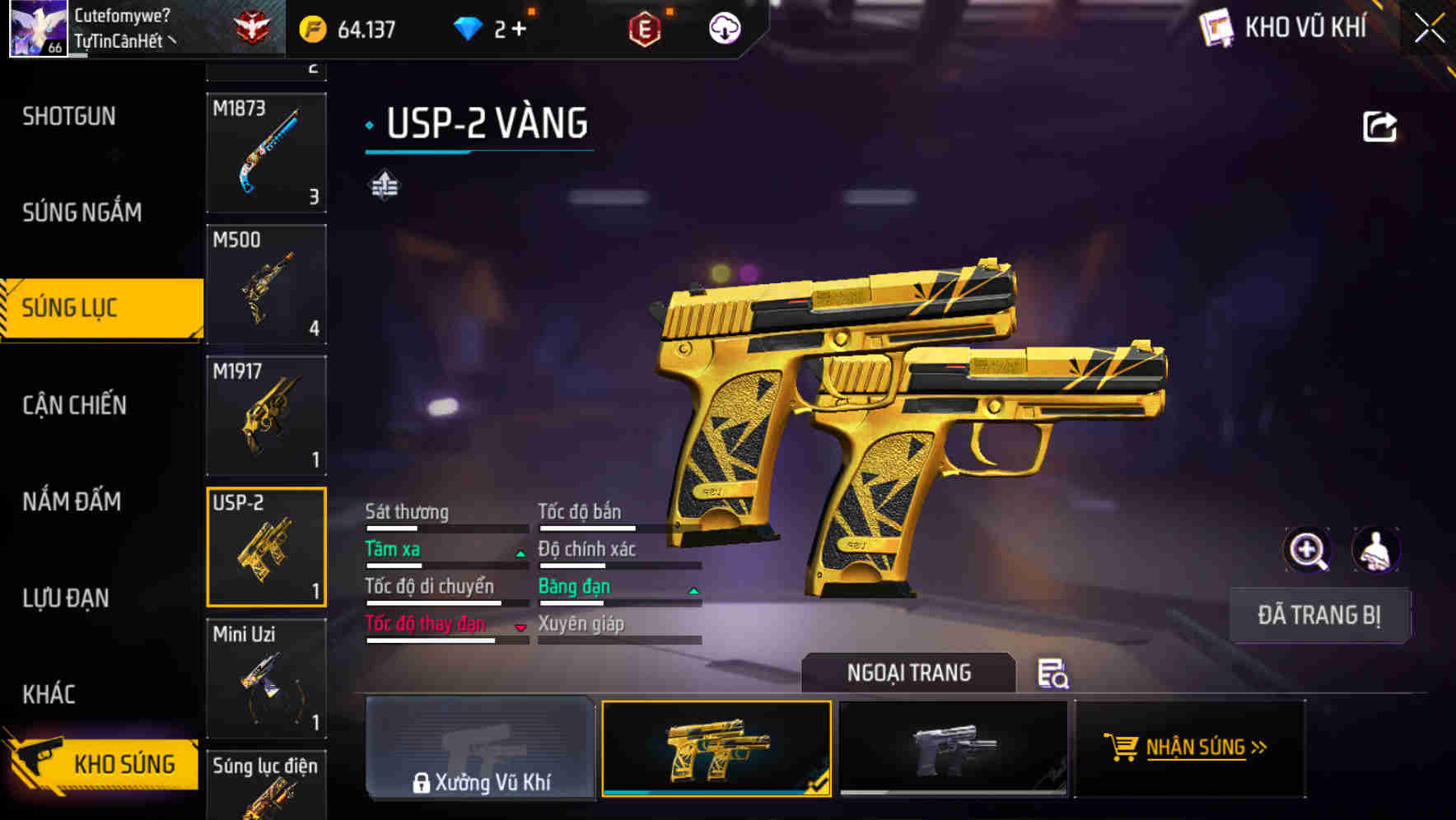Pick the Mini Uzi weapon slot
1456x820 pixels.
pos(266,678)
